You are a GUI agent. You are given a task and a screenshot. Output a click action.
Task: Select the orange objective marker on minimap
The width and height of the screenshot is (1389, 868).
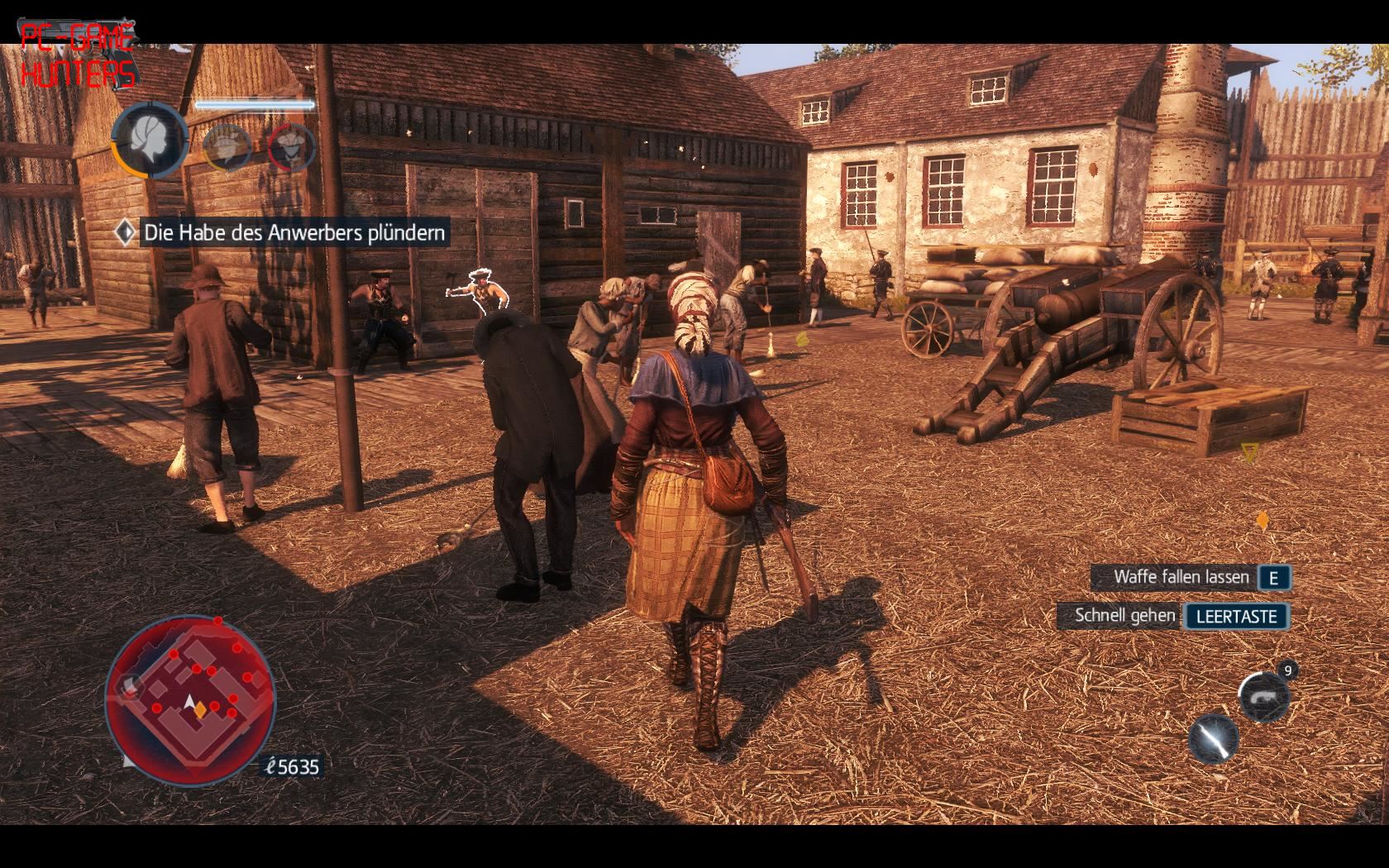[200, 708]
